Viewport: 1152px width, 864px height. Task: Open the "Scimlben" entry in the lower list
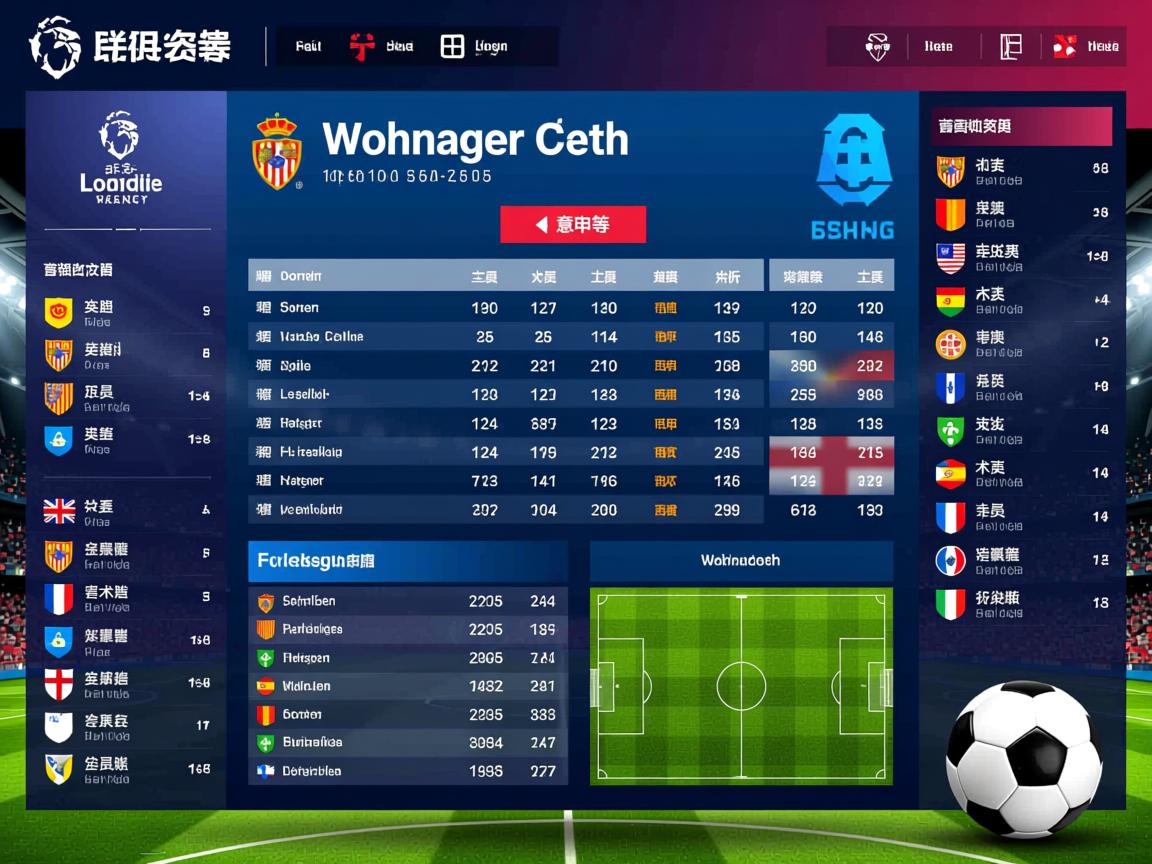[407, 601]
